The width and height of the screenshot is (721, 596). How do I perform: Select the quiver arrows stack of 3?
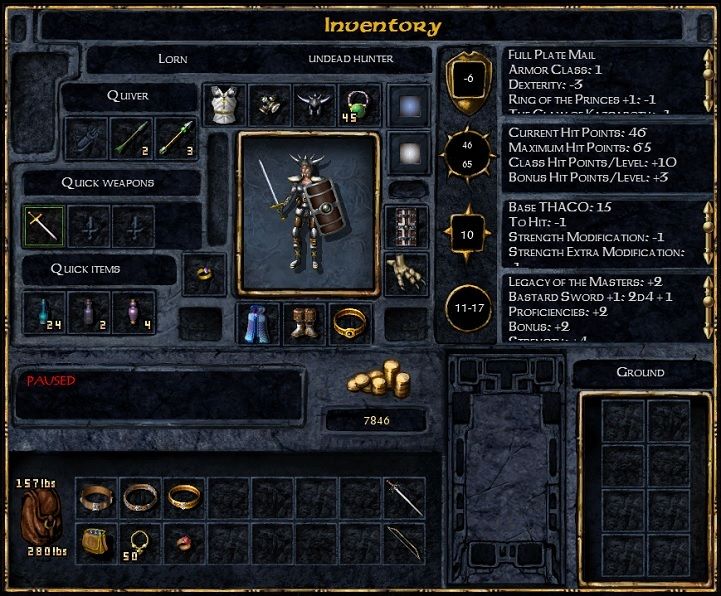(176, 138)
